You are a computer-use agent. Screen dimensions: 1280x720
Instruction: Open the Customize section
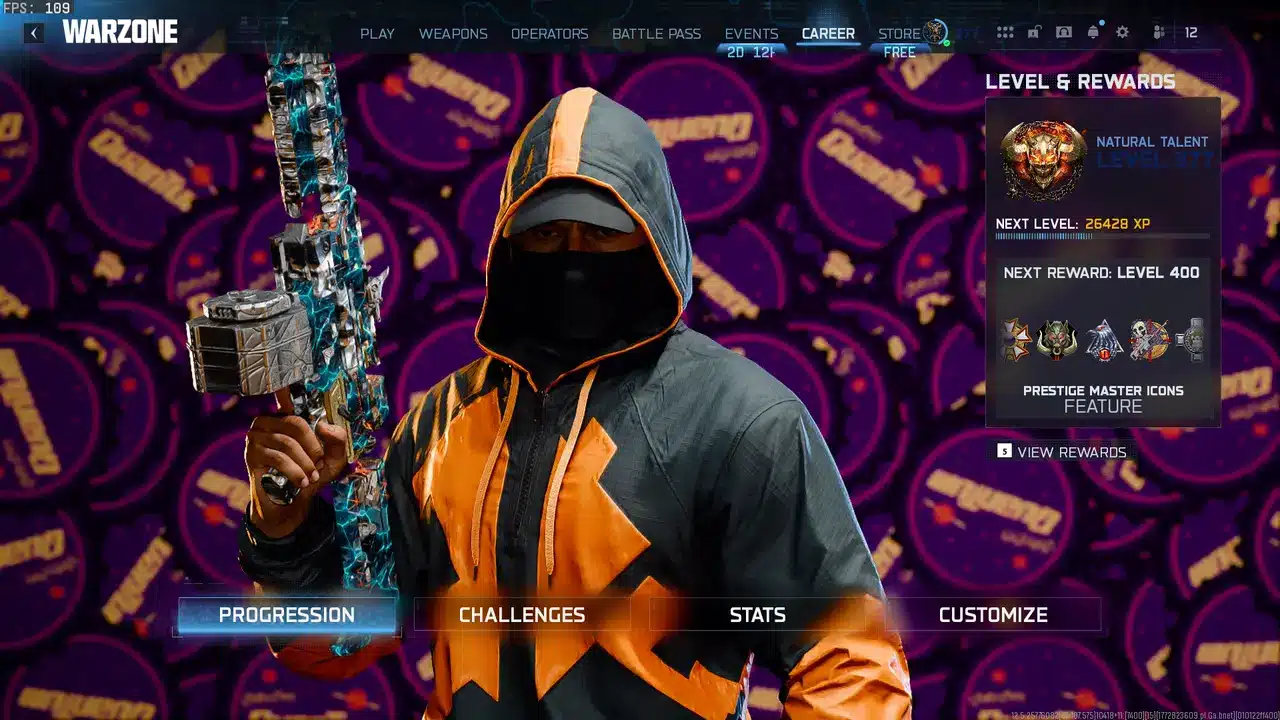[993, 615]
